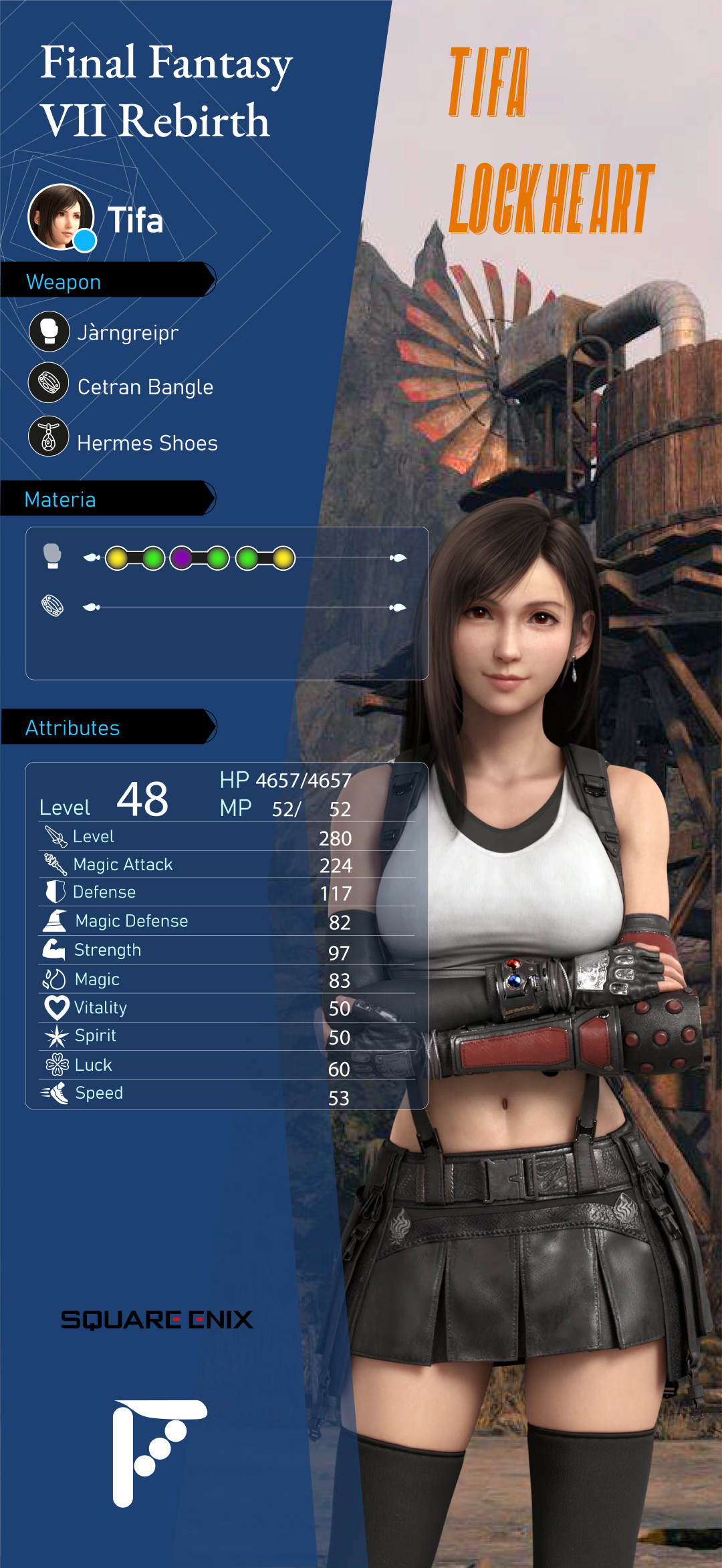Choose the Cetran Bangle armor entry
The width and height of the screenshot is (722, 1568).
(x=144, y=386)
